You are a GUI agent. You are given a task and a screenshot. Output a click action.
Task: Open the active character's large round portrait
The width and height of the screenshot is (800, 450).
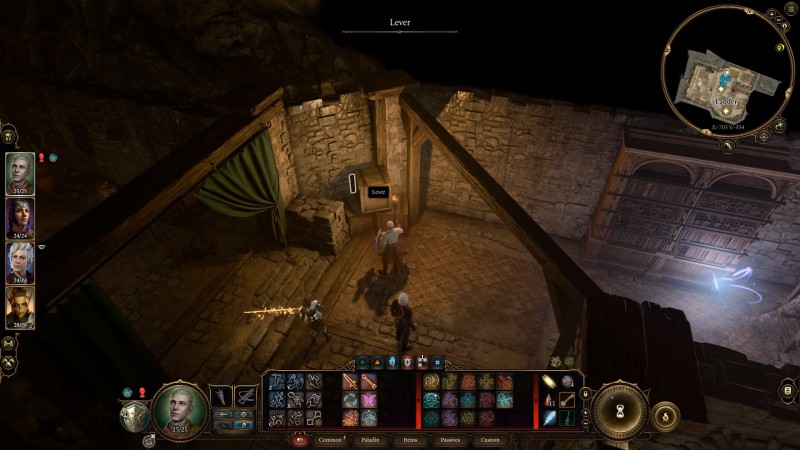pyautogui.click(x=180, y=410)
